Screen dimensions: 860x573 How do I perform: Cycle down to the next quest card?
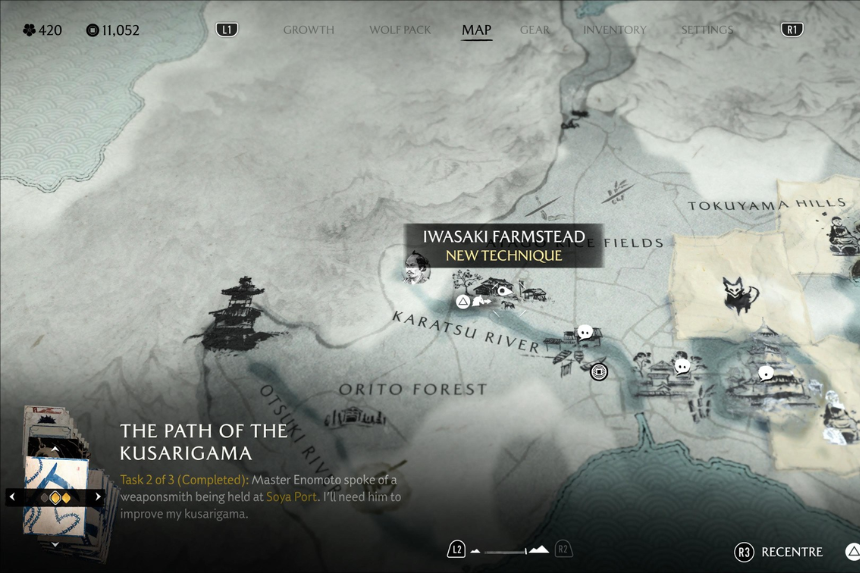pos(56,545)
